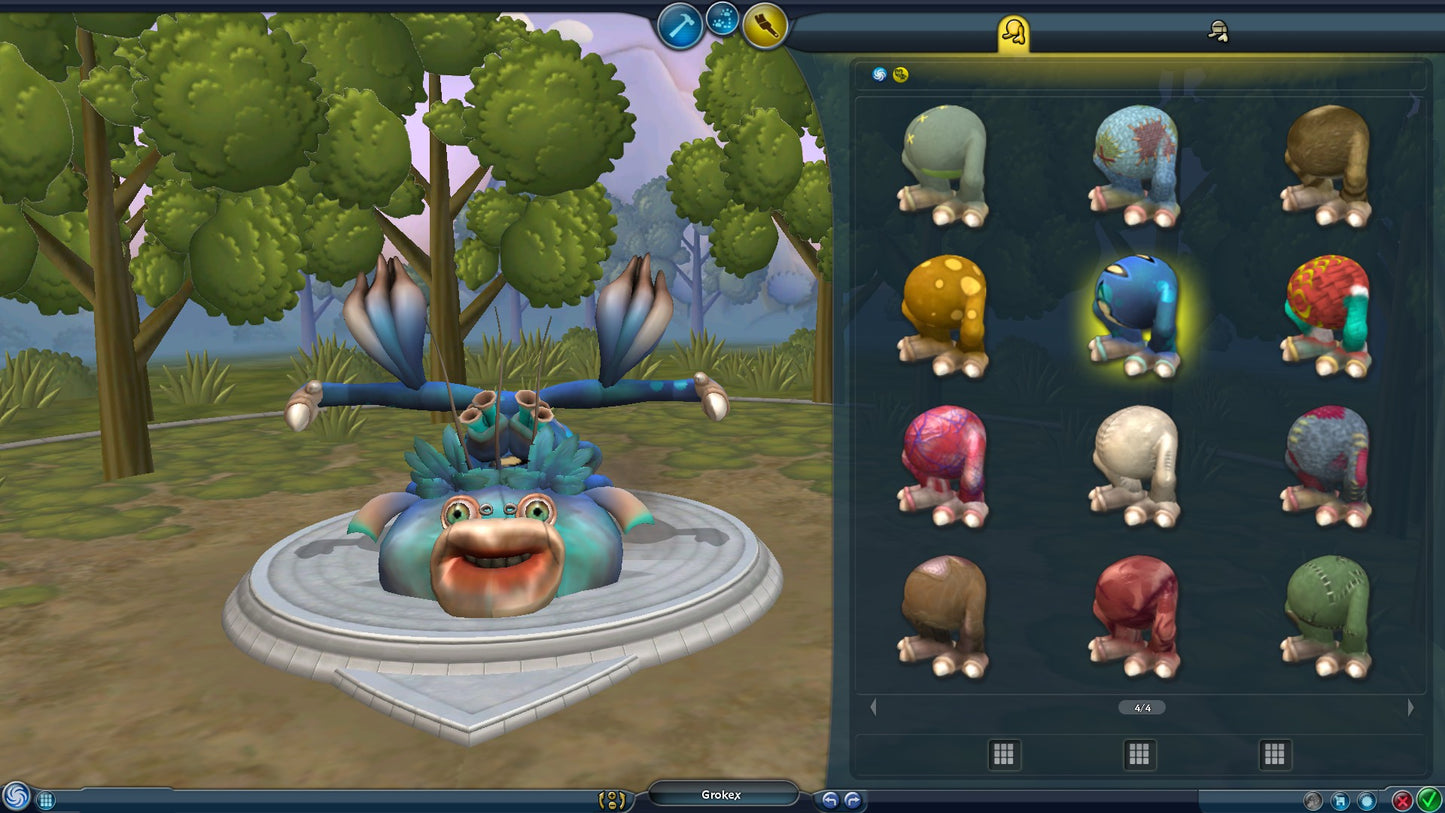The image size is (1445, 813).
Task: Click the grayed camera icon near bottom right
Action: click(x=1312, y=800)
